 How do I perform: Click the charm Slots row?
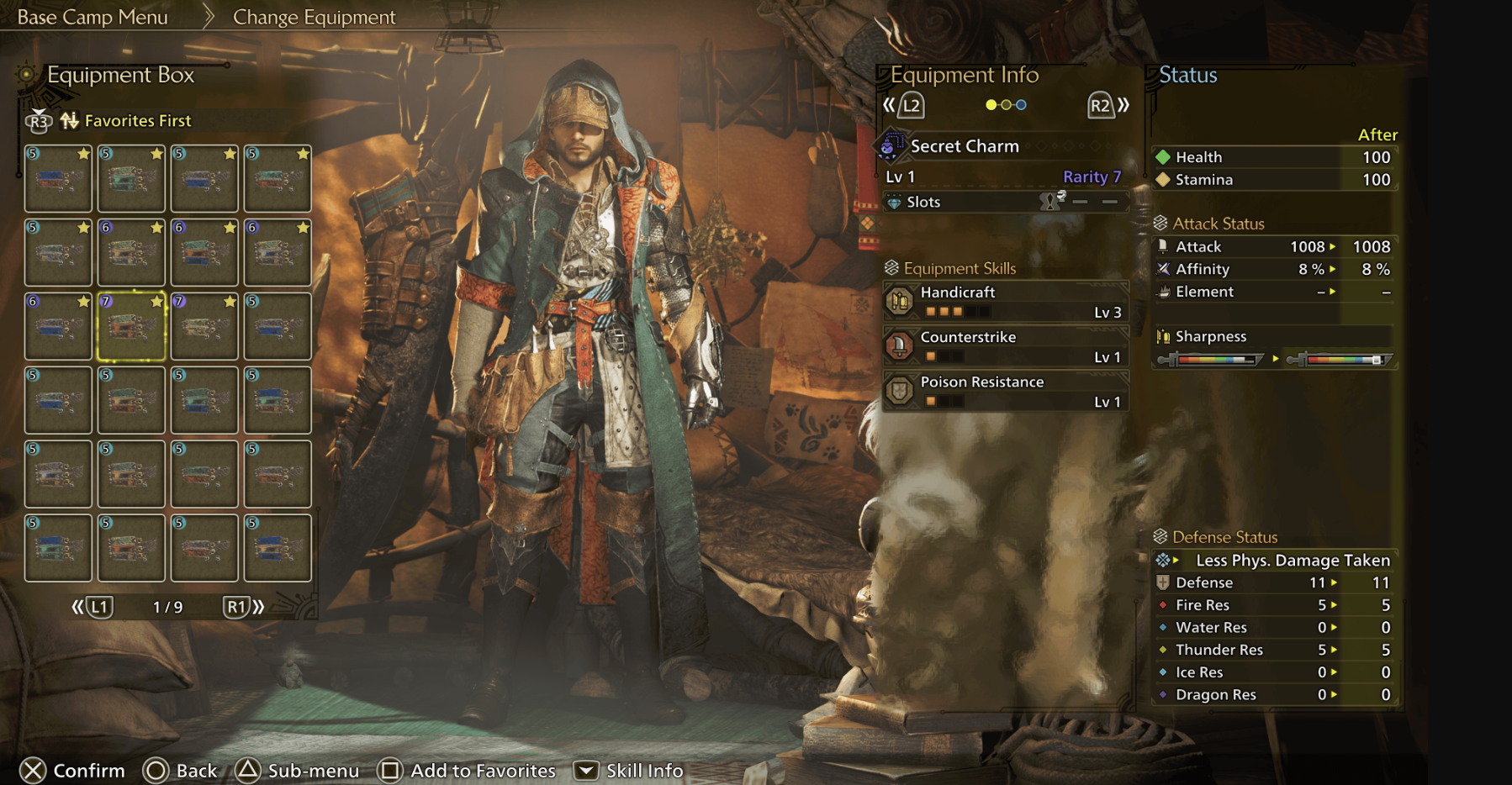[1005, 202]
